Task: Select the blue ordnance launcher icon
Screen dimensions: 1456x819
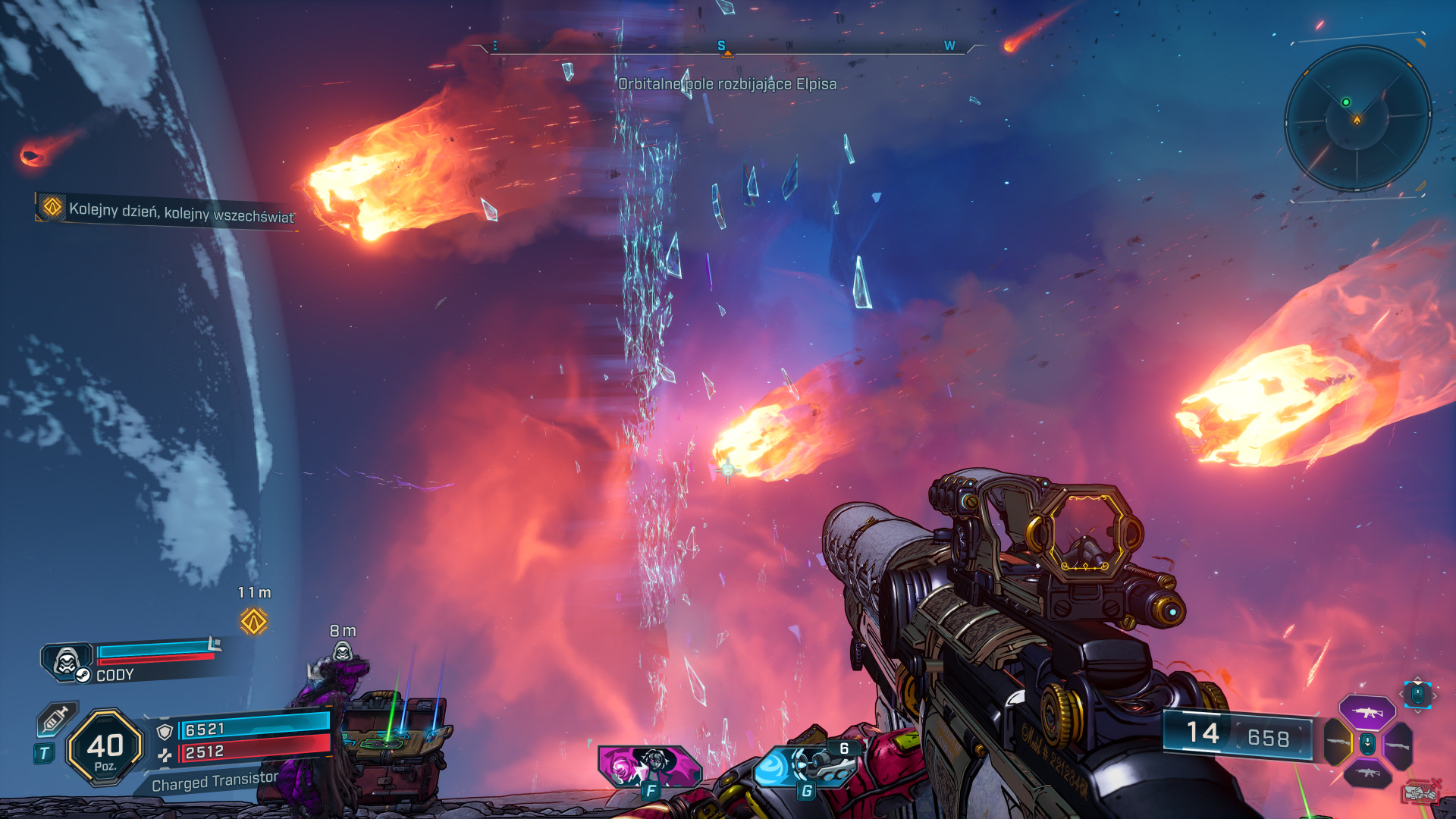Action: tap(805, 767)
